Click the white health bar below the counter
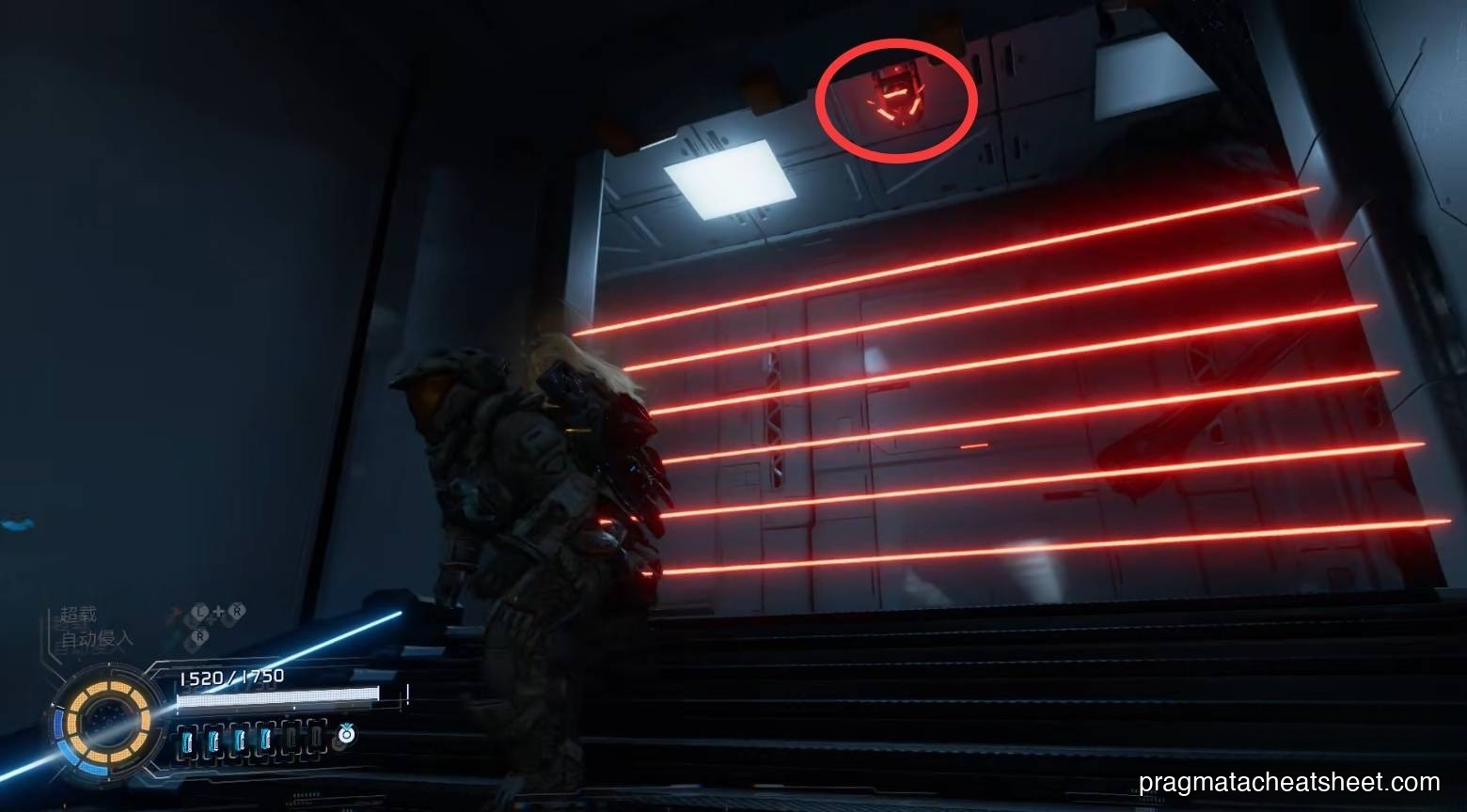The height and width of the screenshot is (812, 1467). (x=277, y=698)
